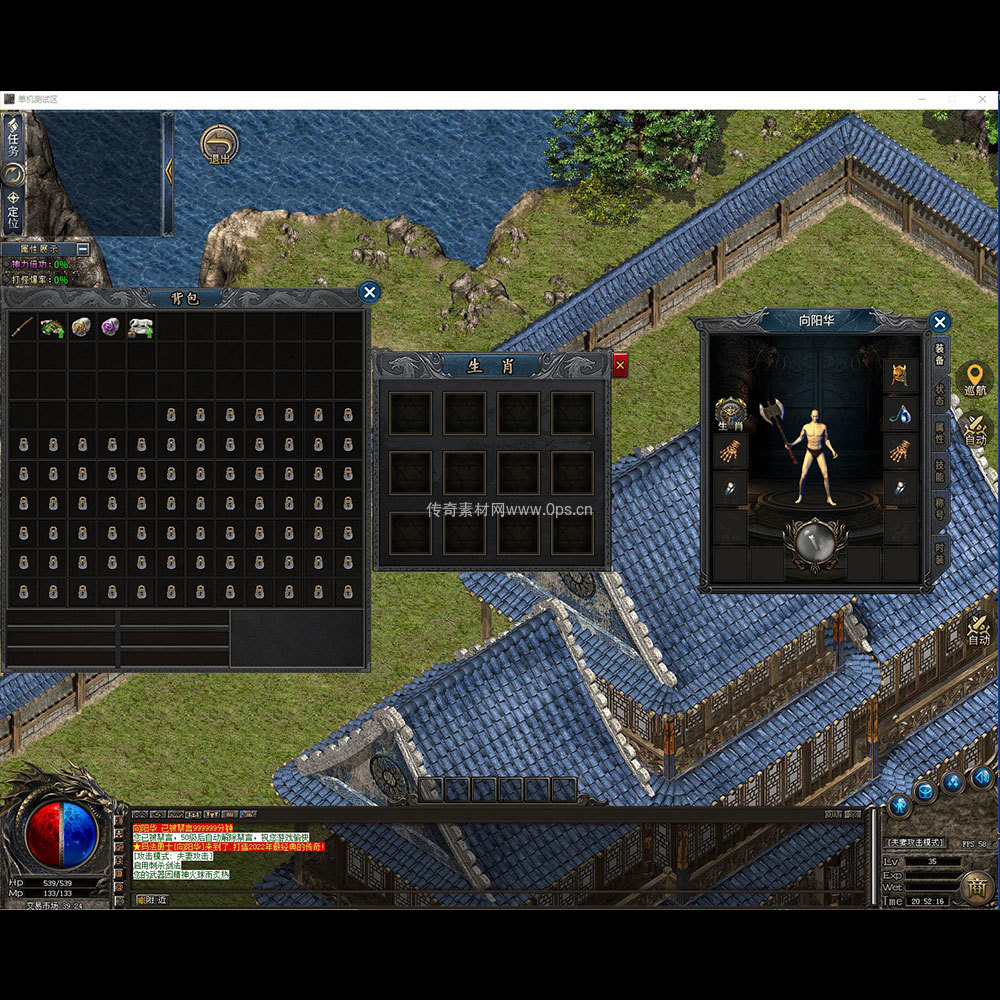Close the 向阳华 character window

(939, 322)
